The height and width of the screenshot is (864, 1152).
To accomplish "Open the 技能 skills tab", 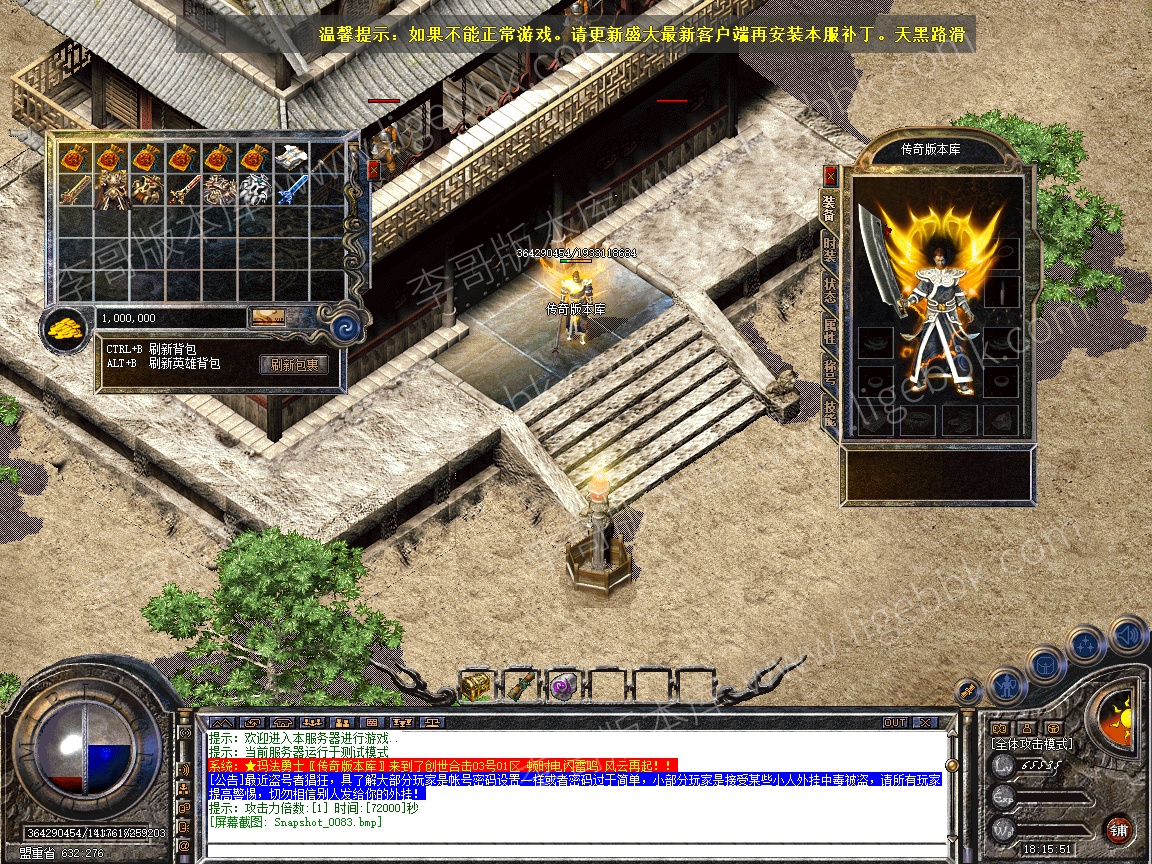I will tap(830, 410).
